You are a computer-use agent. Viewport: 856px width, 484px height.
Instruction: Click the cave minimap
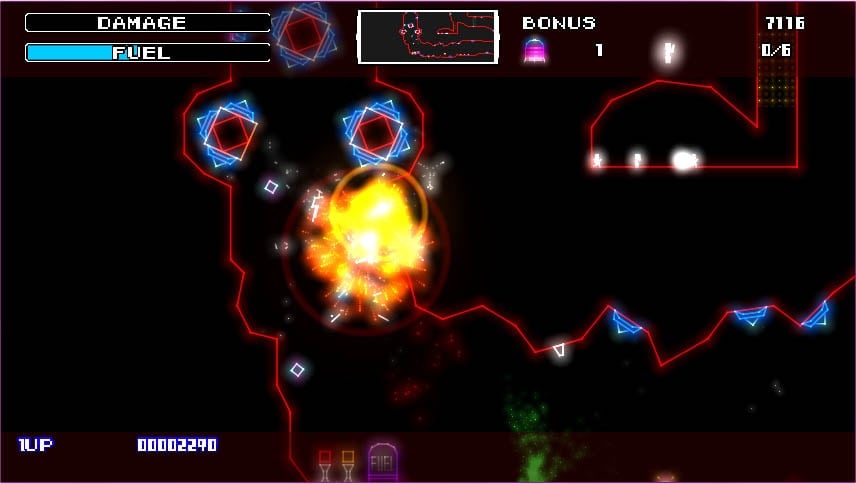(428, 38)
